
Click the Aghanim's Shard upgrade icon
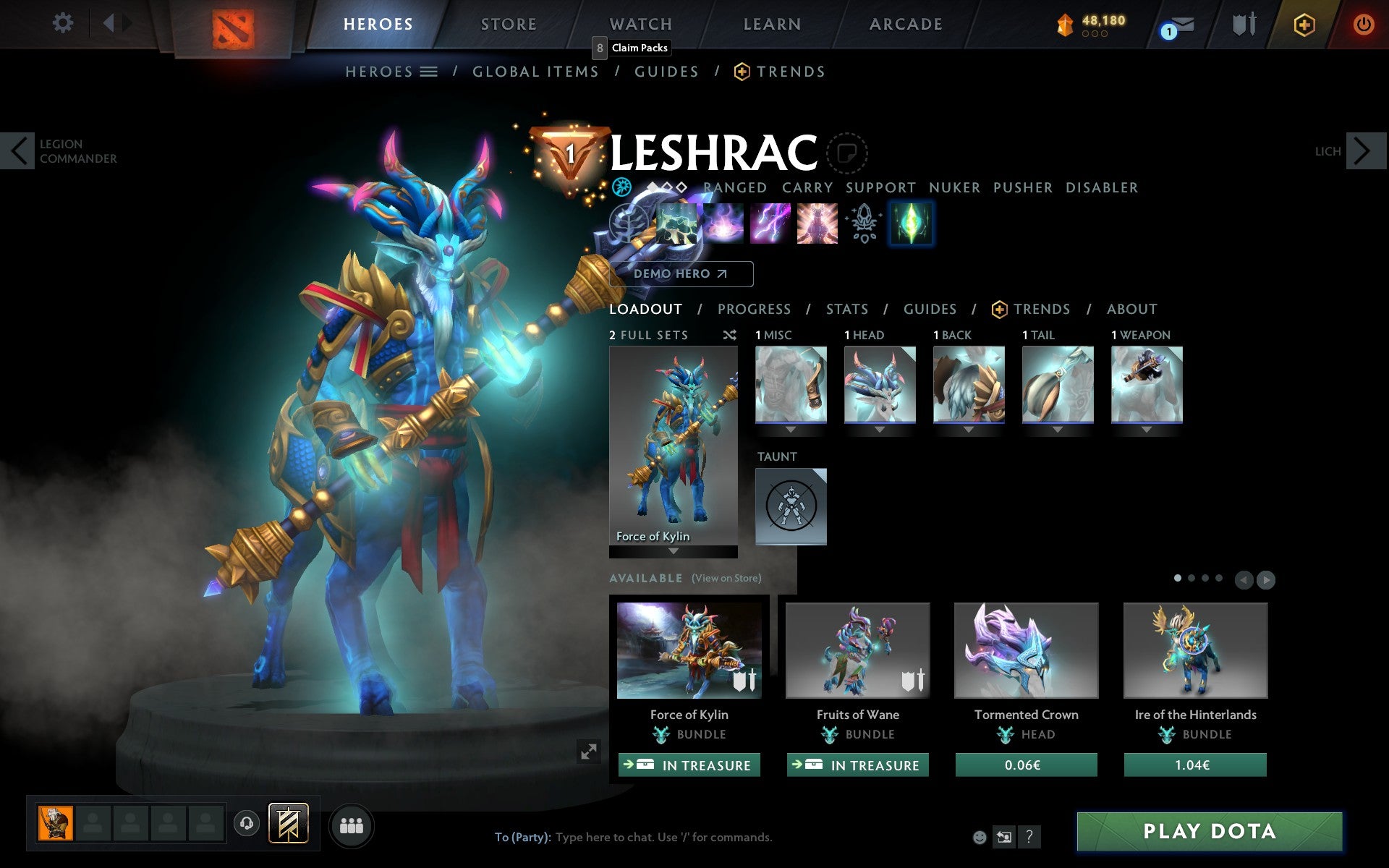[861, 223]
